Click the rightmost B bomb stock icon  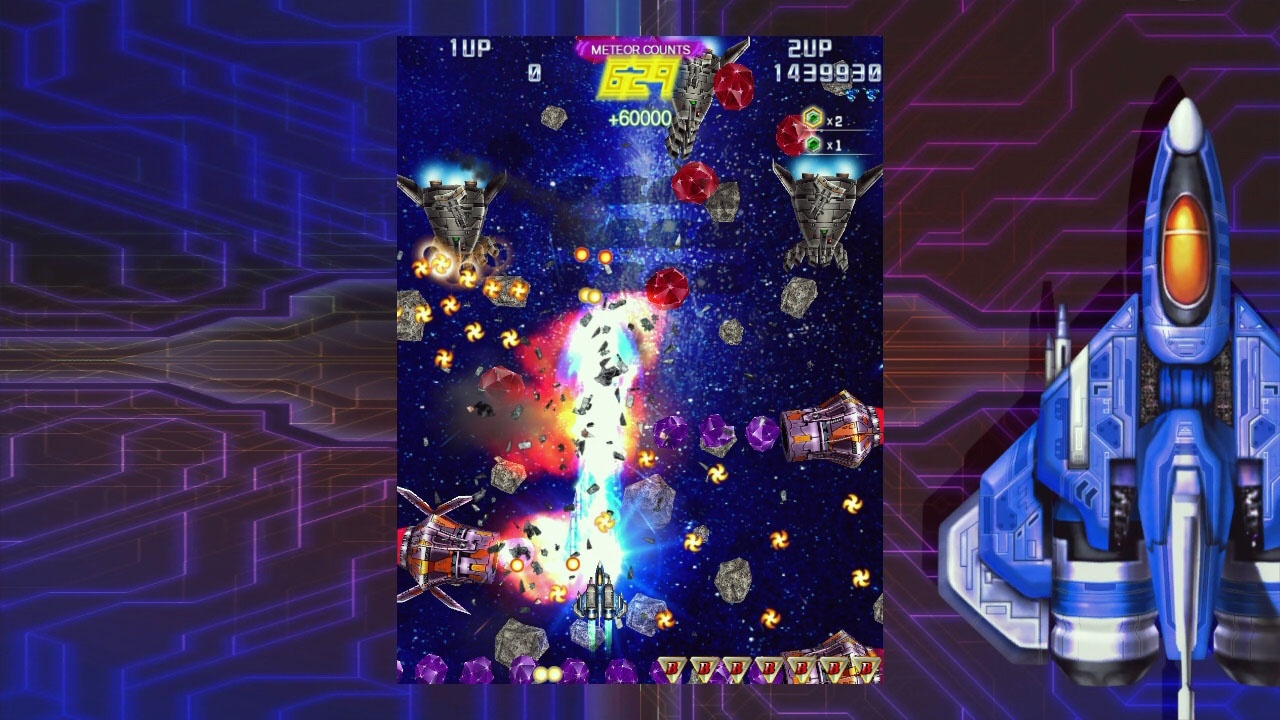864,667
